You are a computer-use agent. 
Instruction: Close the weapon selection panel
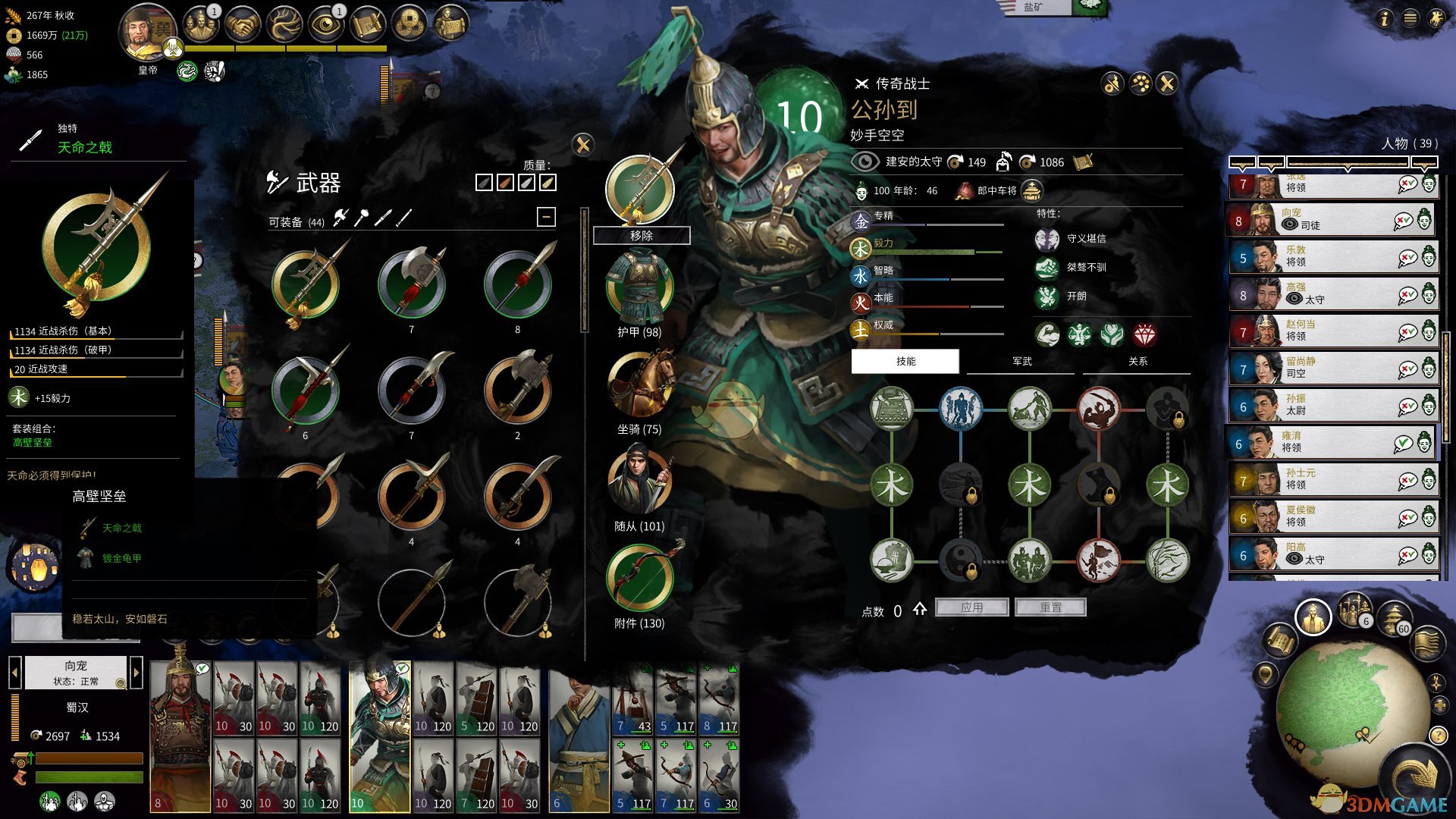[x=582, y=145]
